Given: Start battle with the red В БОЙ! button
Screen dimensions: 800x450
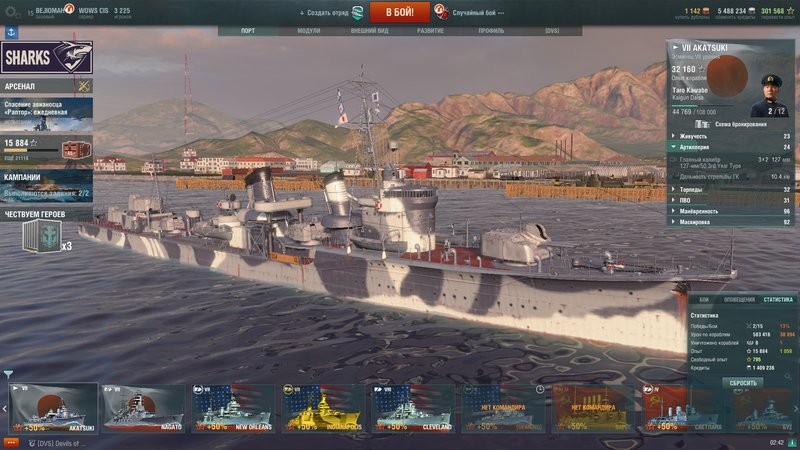Looking at the screenshot, I should coord(400,12).
